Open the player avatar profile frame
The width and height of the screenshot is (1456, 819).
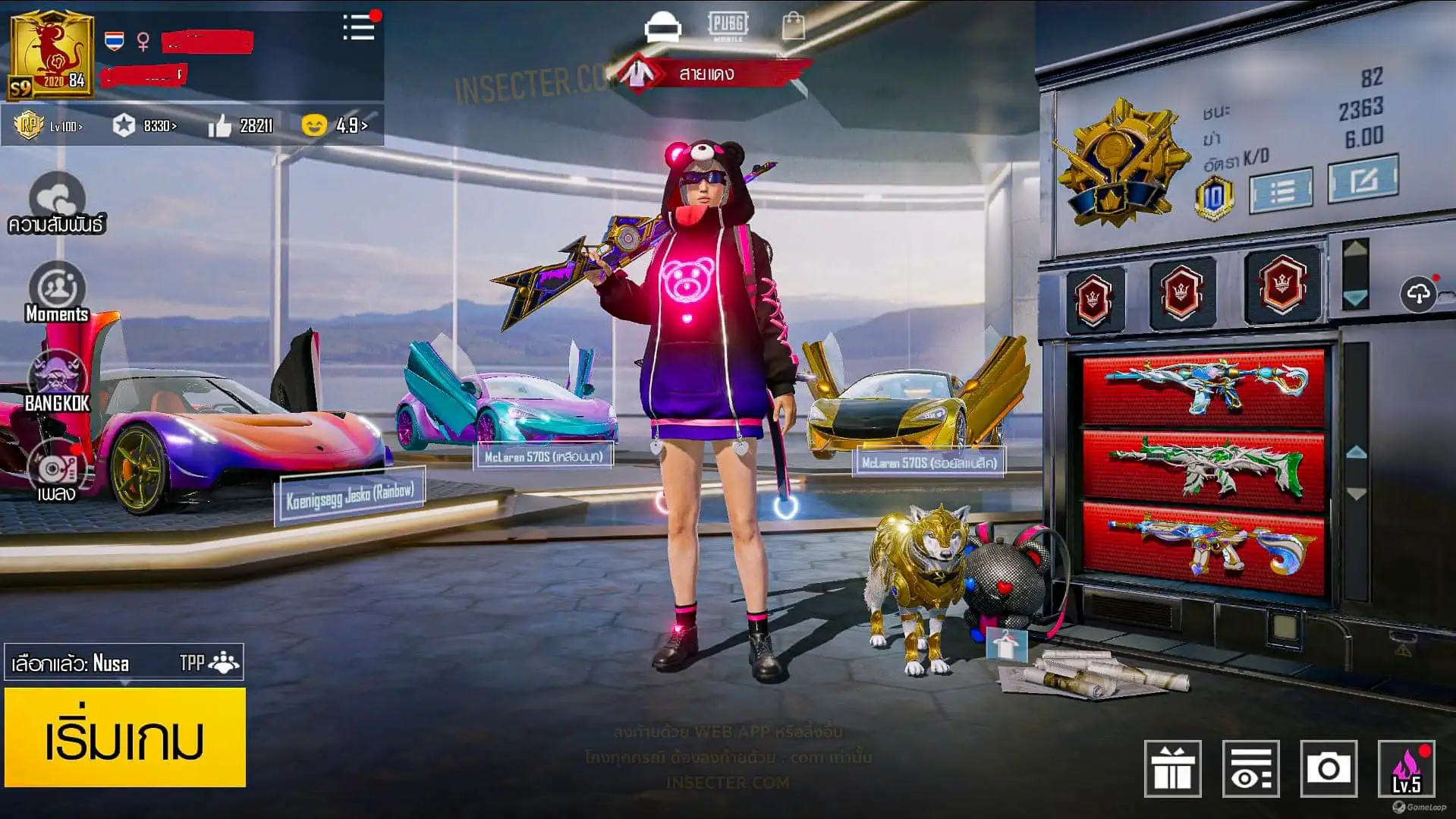click(x=51, y=55)
